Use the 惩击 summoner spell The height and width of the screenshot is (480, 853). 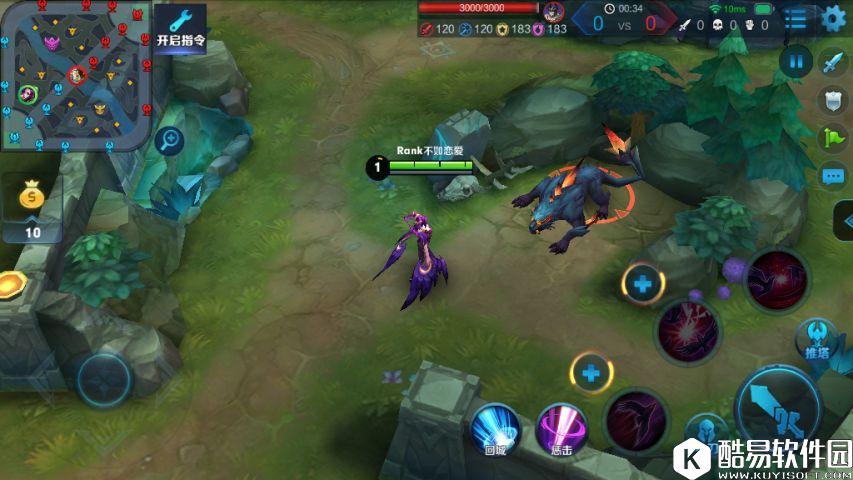(561, 428)
